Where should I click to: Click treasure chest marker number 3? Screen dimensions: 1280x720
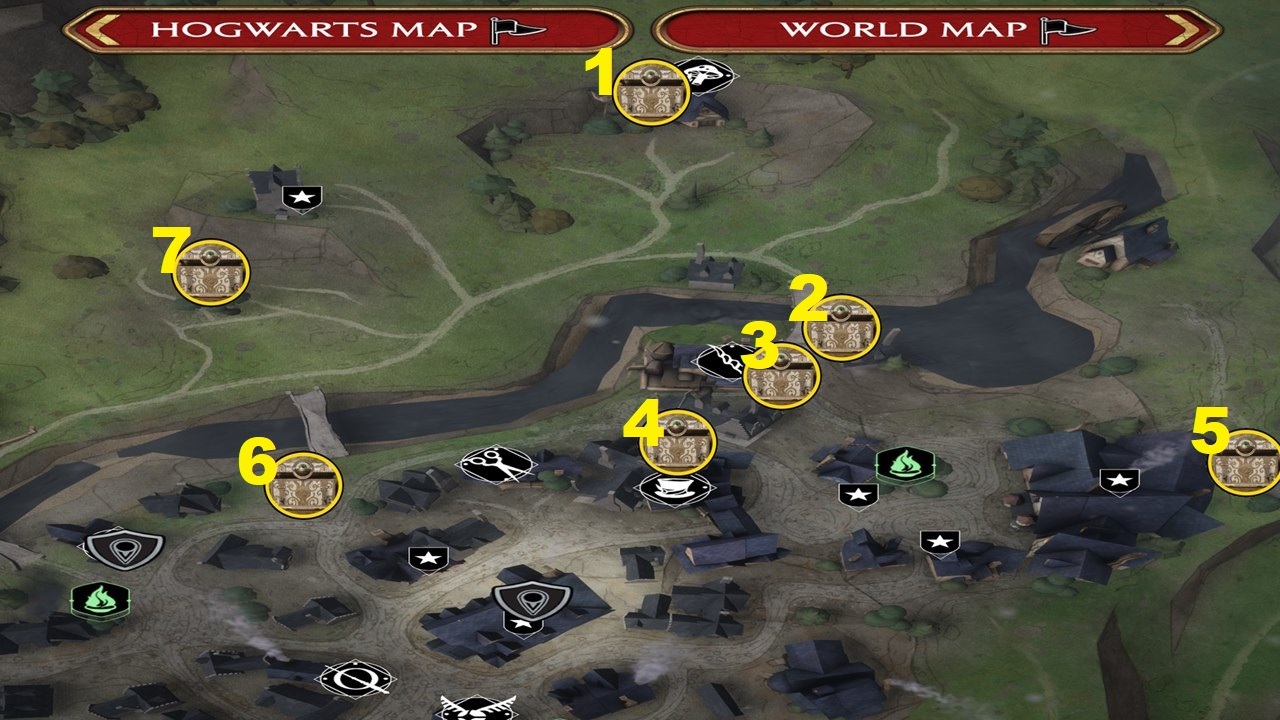783,378
